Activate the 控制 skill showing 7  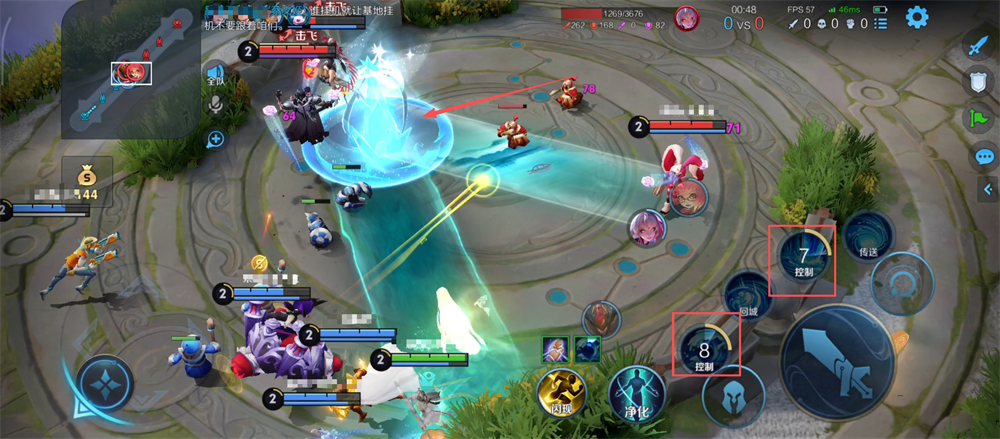point(805,257)
